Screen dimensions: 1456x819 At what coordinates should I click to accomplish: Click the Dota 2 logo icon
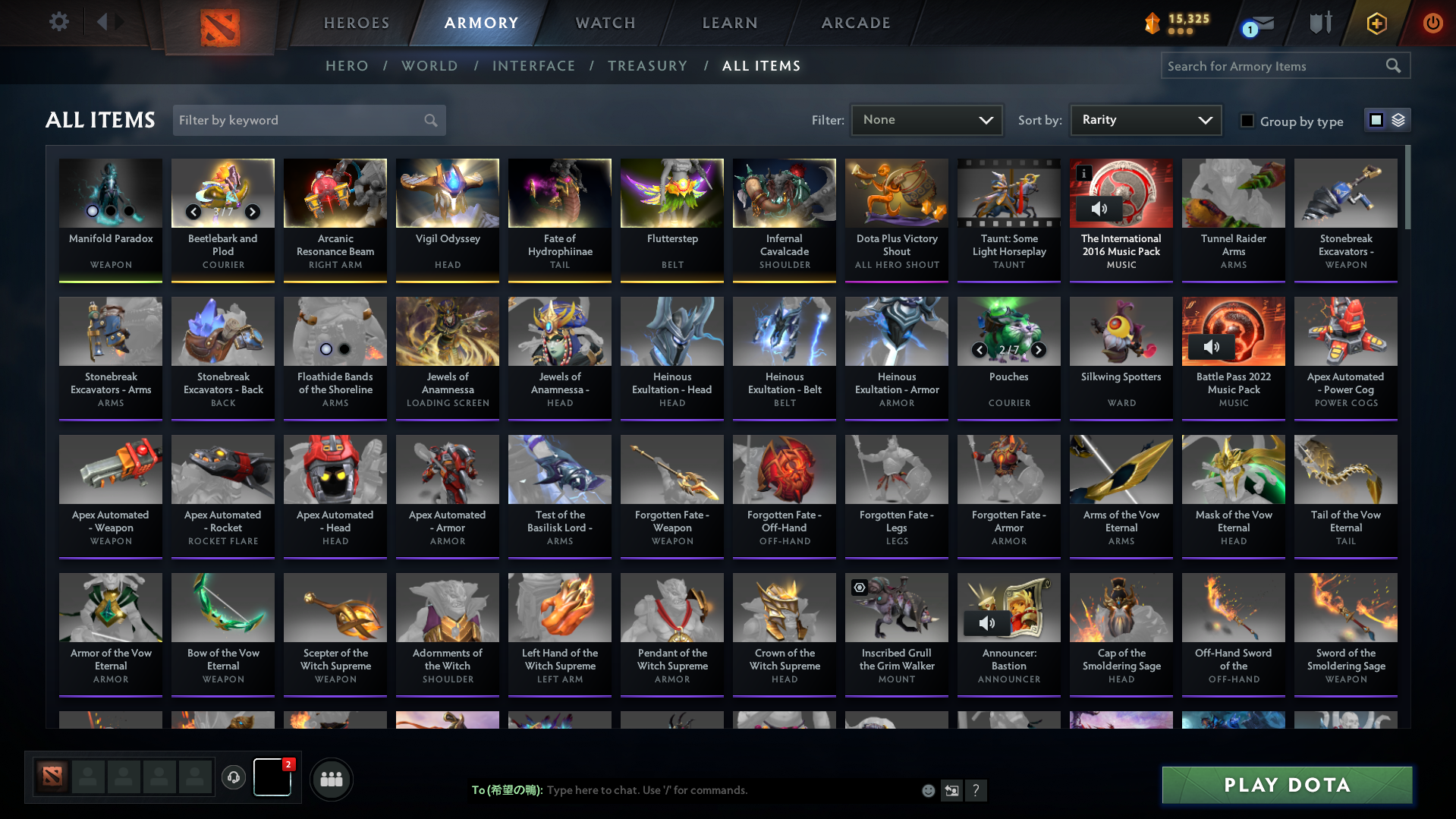pyautogui.click(x=219, y=23)
